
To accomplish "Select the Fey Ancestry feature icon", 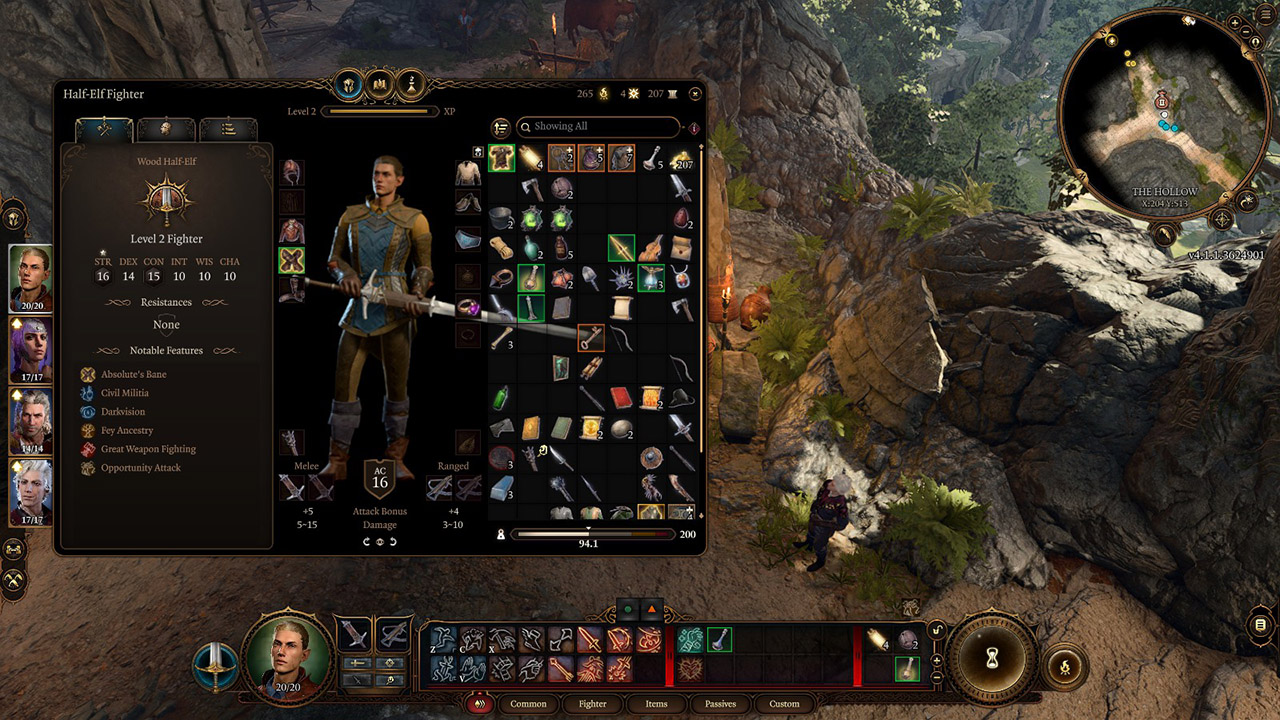I will [x=89, y=430].
